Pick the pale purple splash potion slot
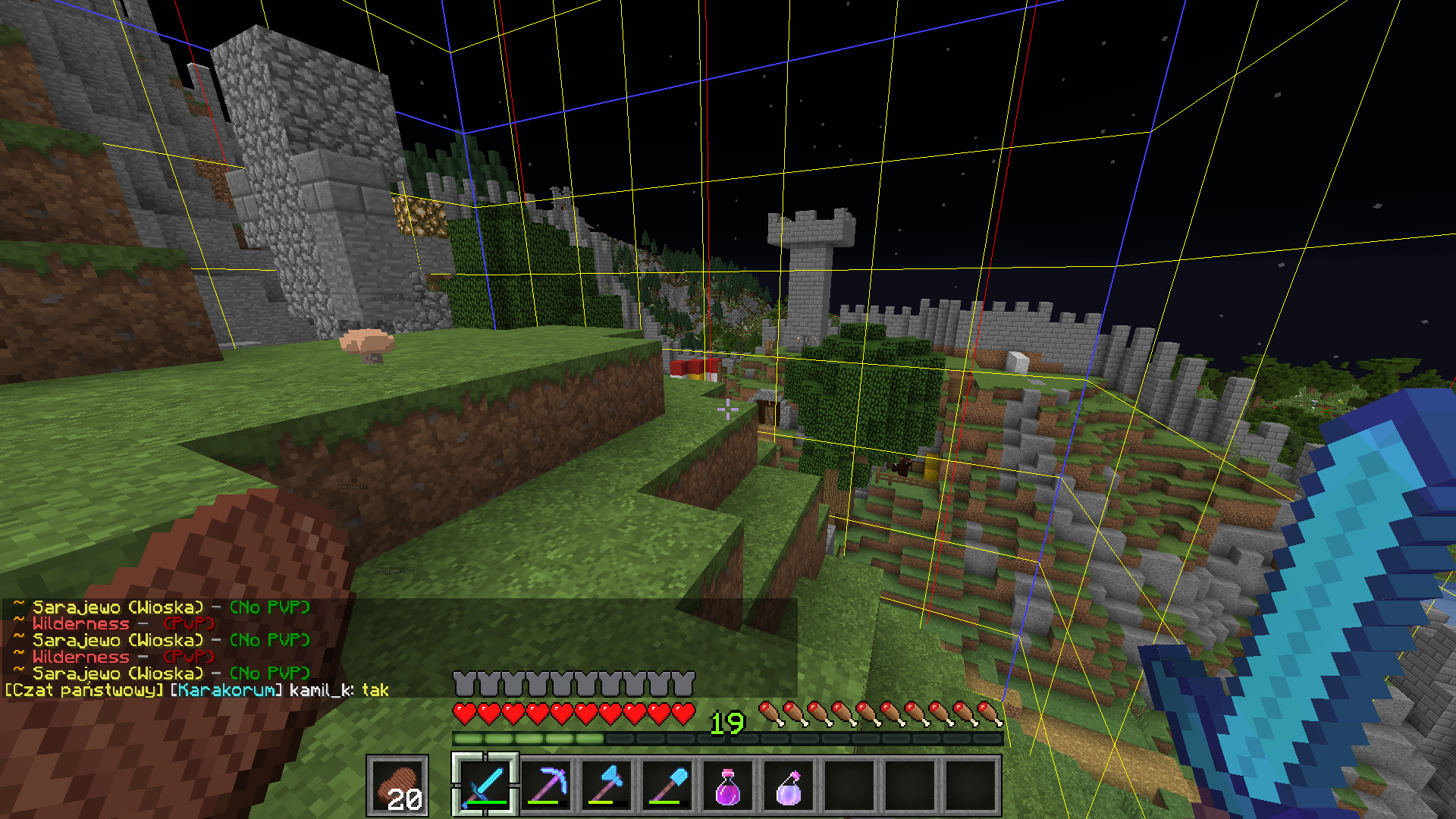The width and height of the screenshot is (1456, 819). (789, 786)
